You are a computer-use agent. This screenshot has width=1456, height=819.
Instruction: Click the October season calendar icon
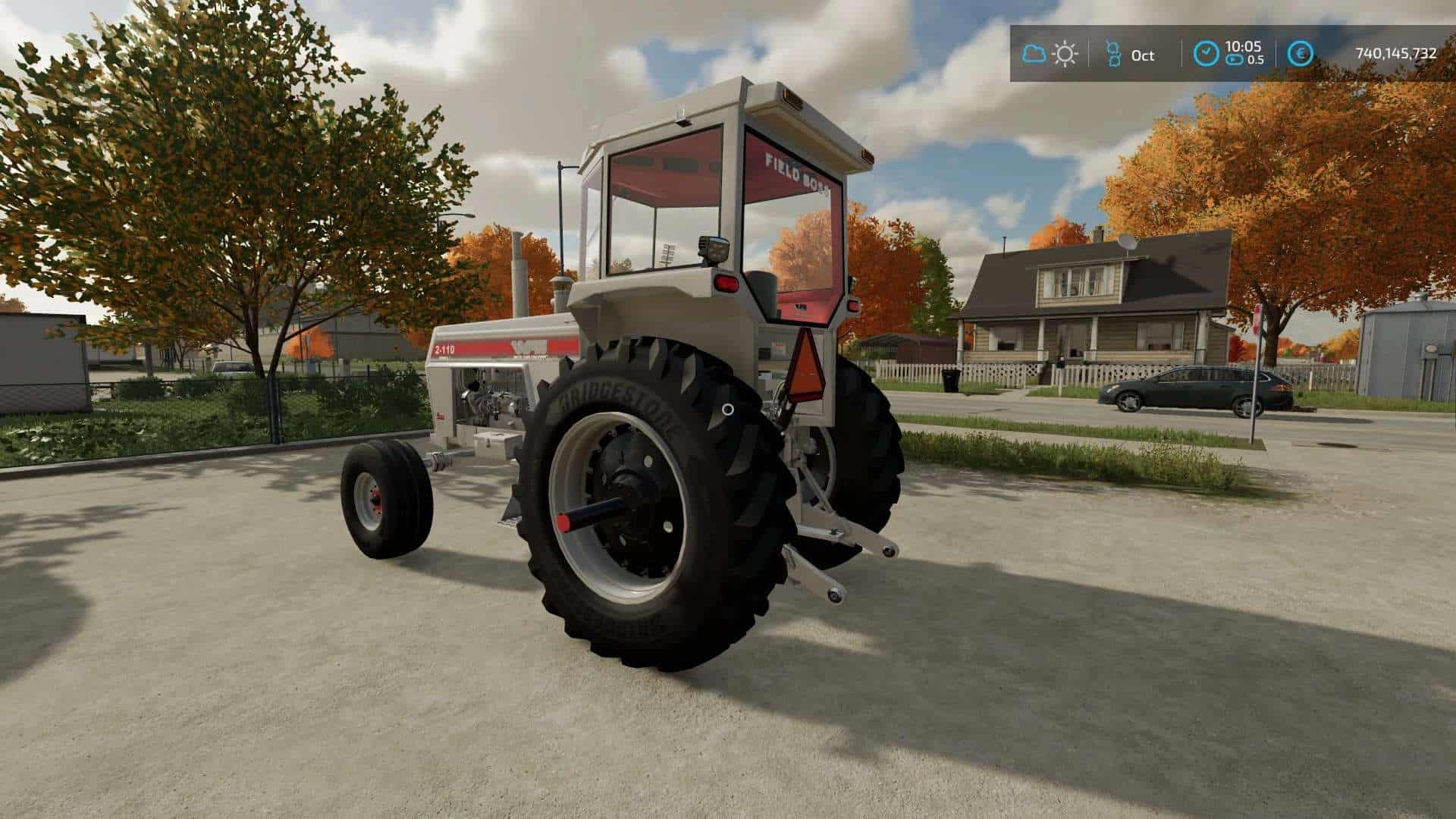pyautogui.click(x=1112, y=54)
